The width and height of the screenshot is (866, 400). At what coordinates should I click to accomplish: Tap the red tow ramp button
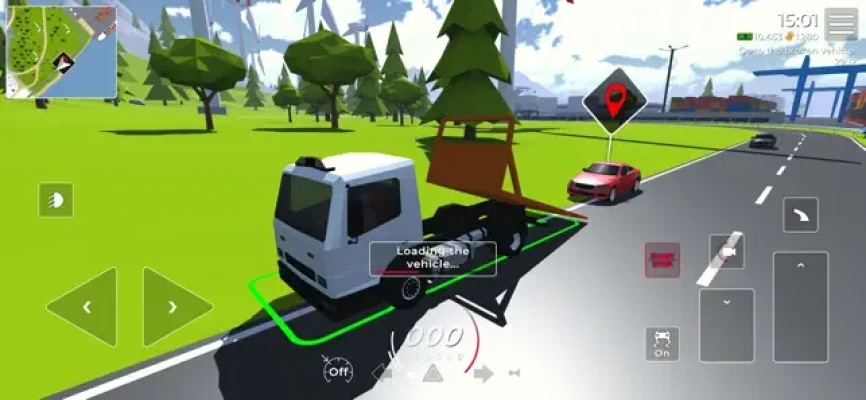pos(662,260)
